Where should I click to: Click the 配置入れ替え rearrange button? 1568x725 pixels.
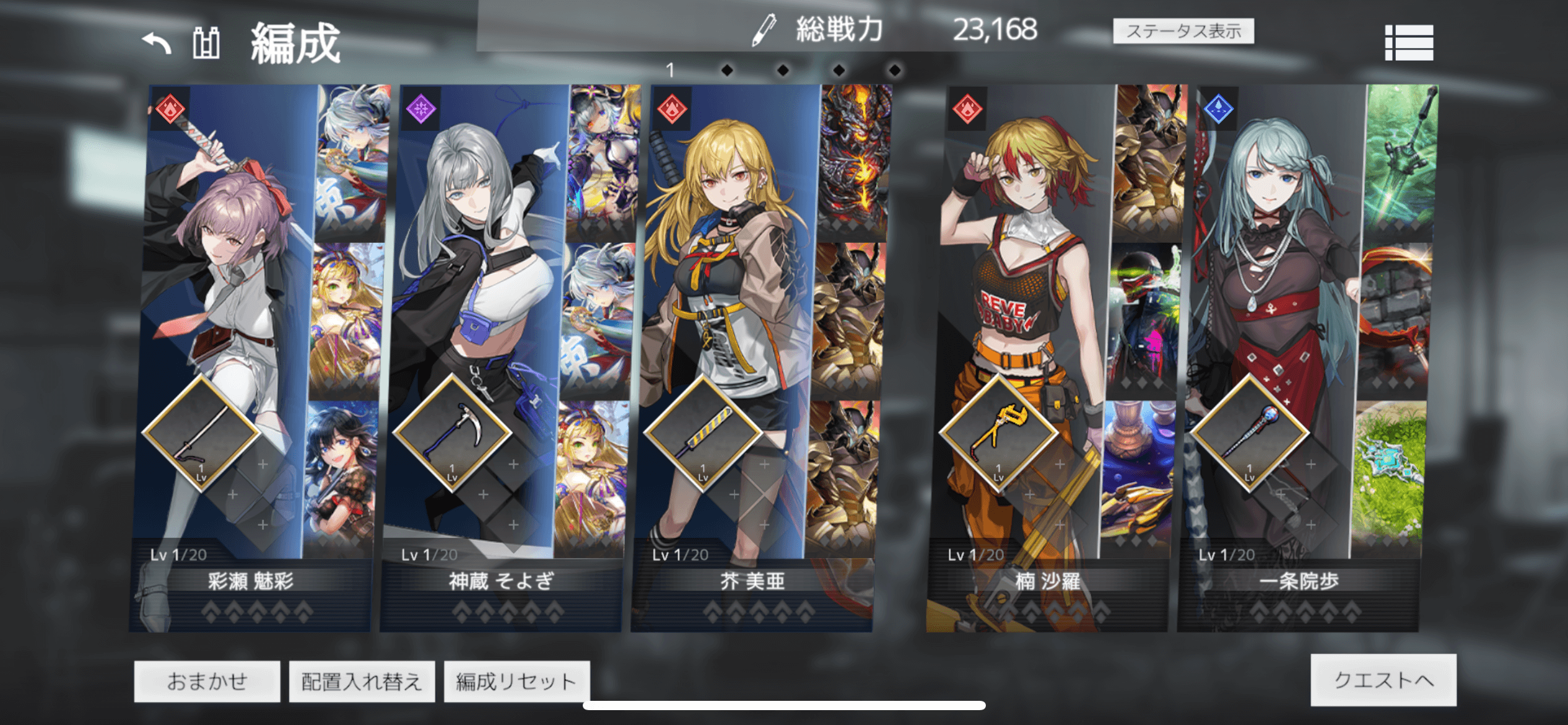[362, 680]
